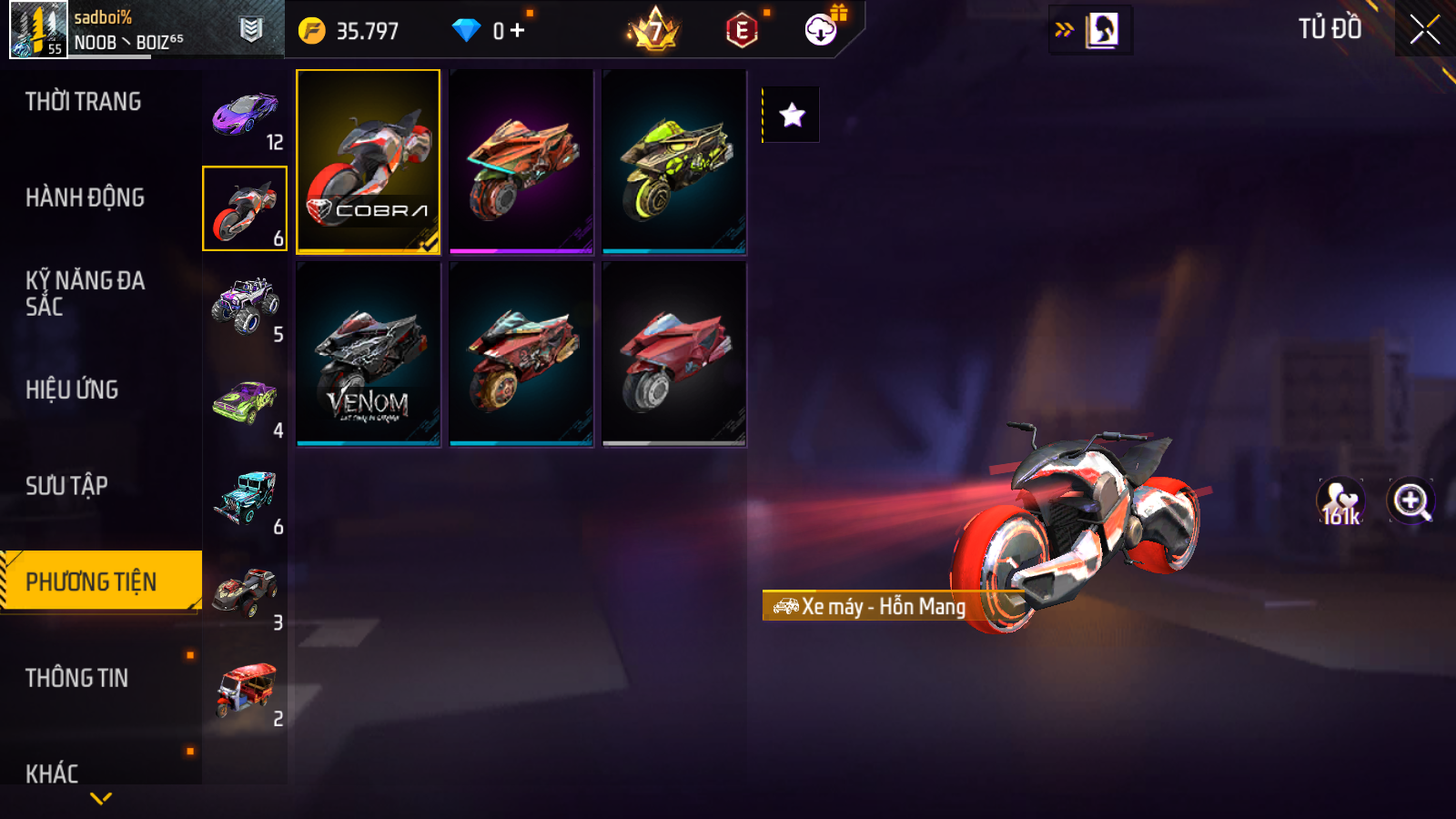Screen dimensions: 1456x819
Task: Pick the green pickup truck subcategory
Action: [245, 403]
